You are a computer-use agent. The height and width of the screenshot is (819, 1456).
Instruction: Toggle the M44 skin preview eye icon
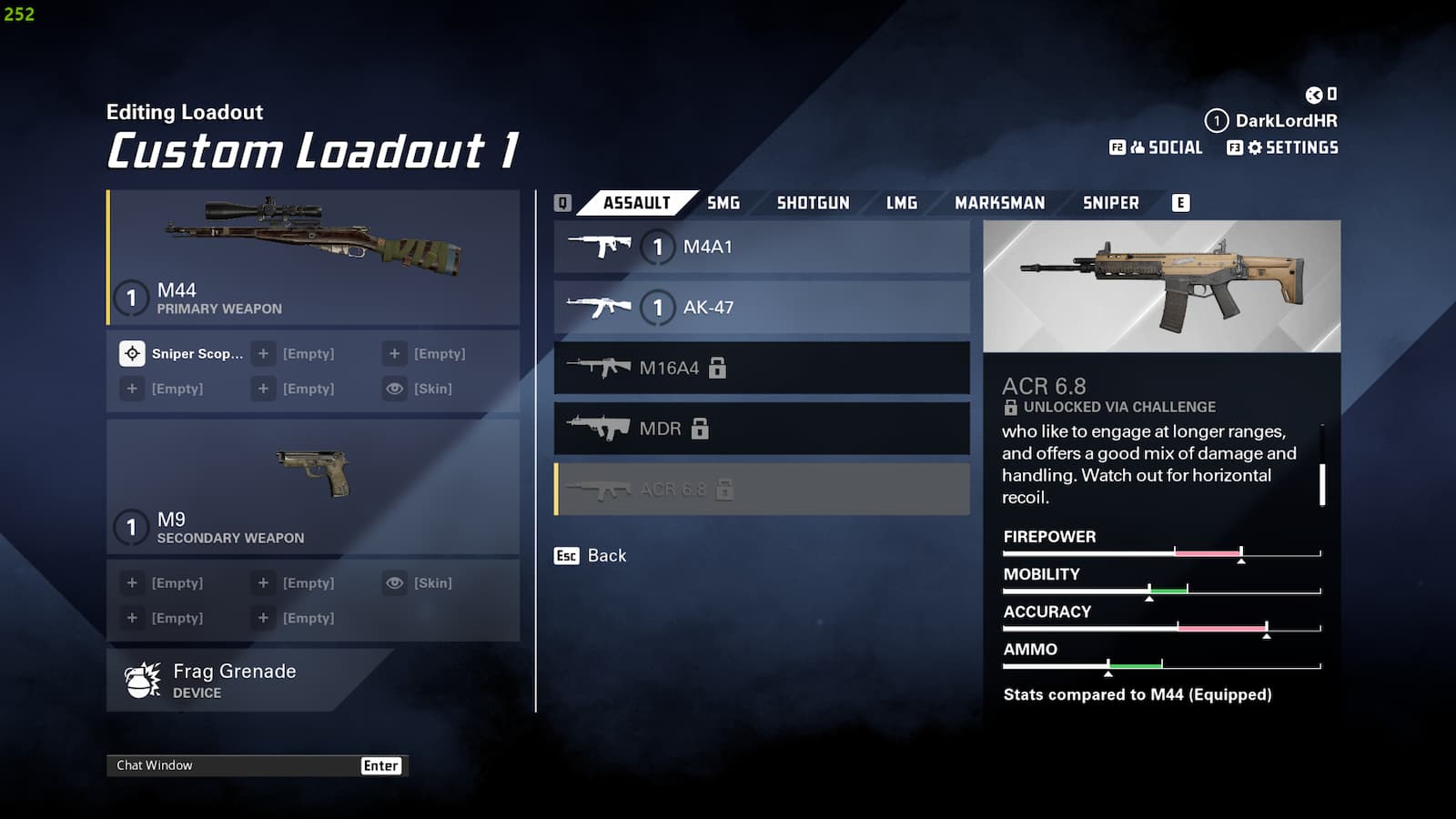click(394, 389)
